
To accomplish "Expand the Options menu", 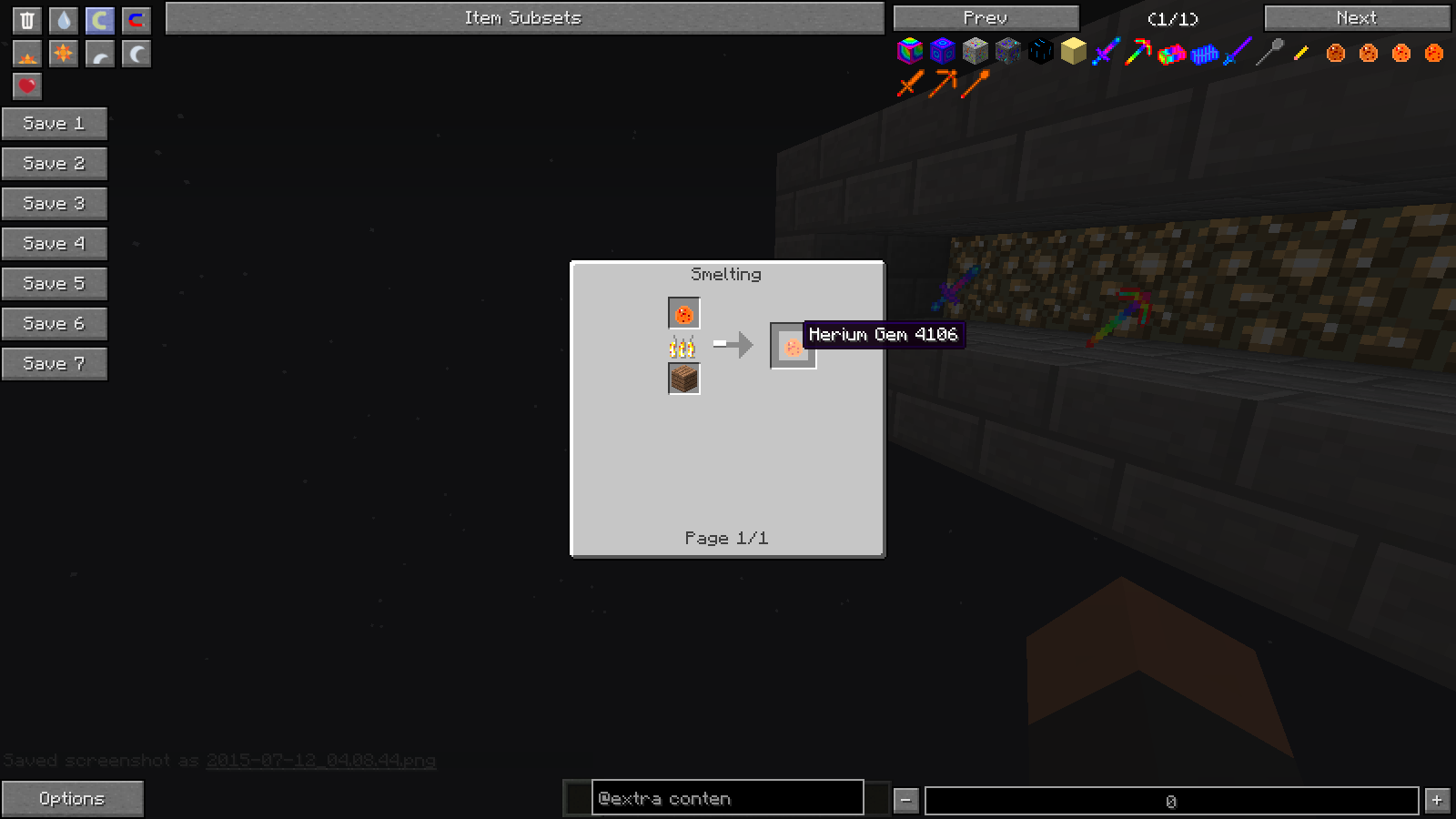I will [72, 798].
